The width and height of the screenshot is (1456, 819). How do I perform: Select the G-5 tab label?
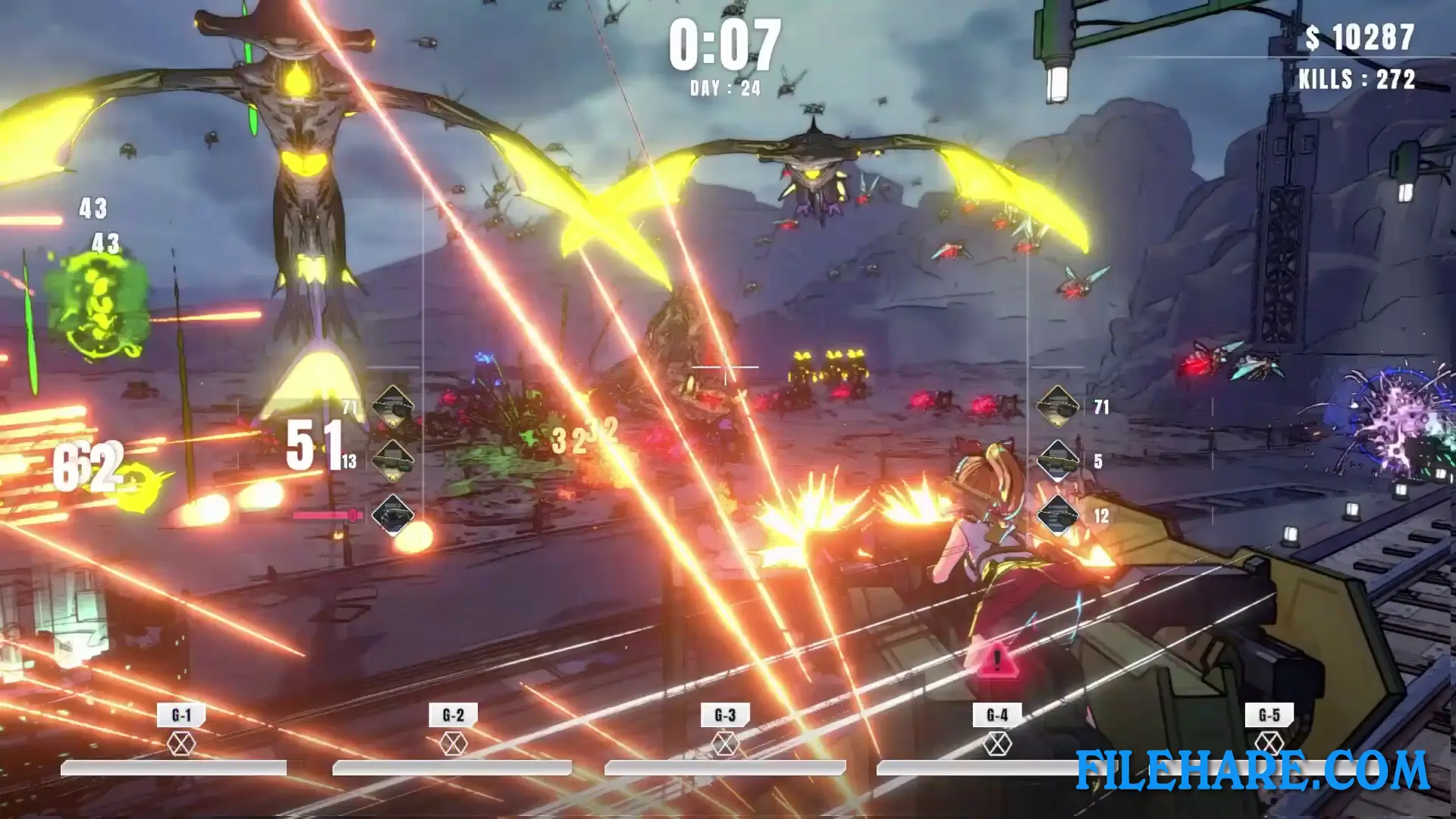[x=1271, y=714]
